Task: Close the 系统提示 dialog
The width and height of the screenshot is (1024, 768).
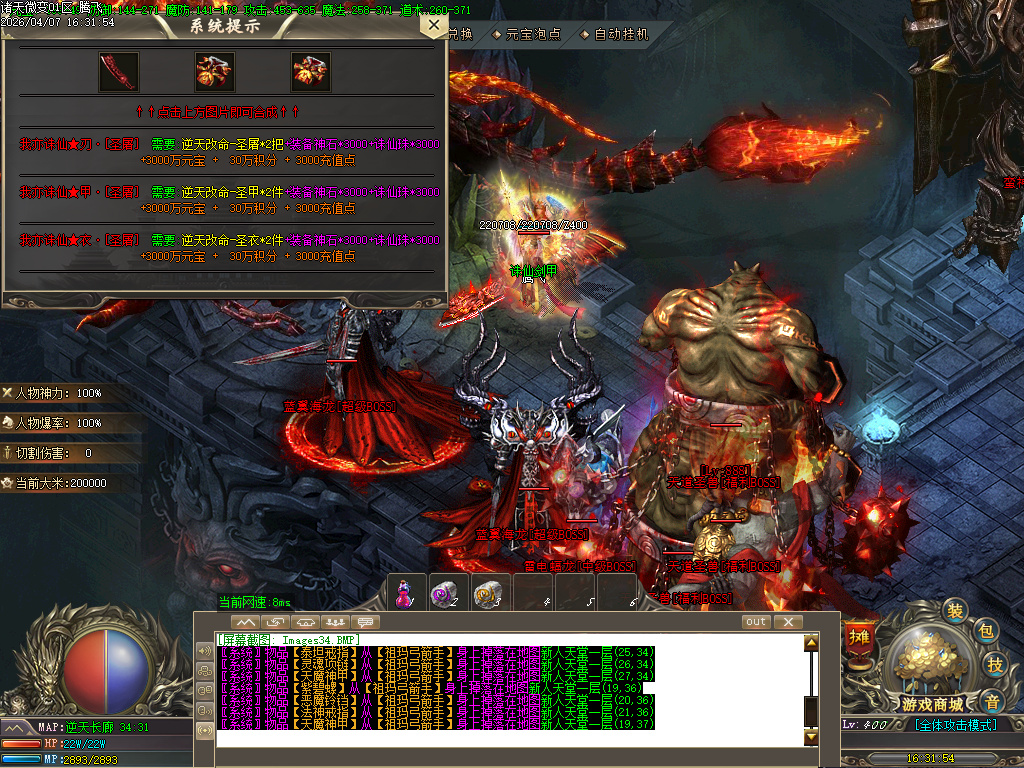Action: [433, 24]
